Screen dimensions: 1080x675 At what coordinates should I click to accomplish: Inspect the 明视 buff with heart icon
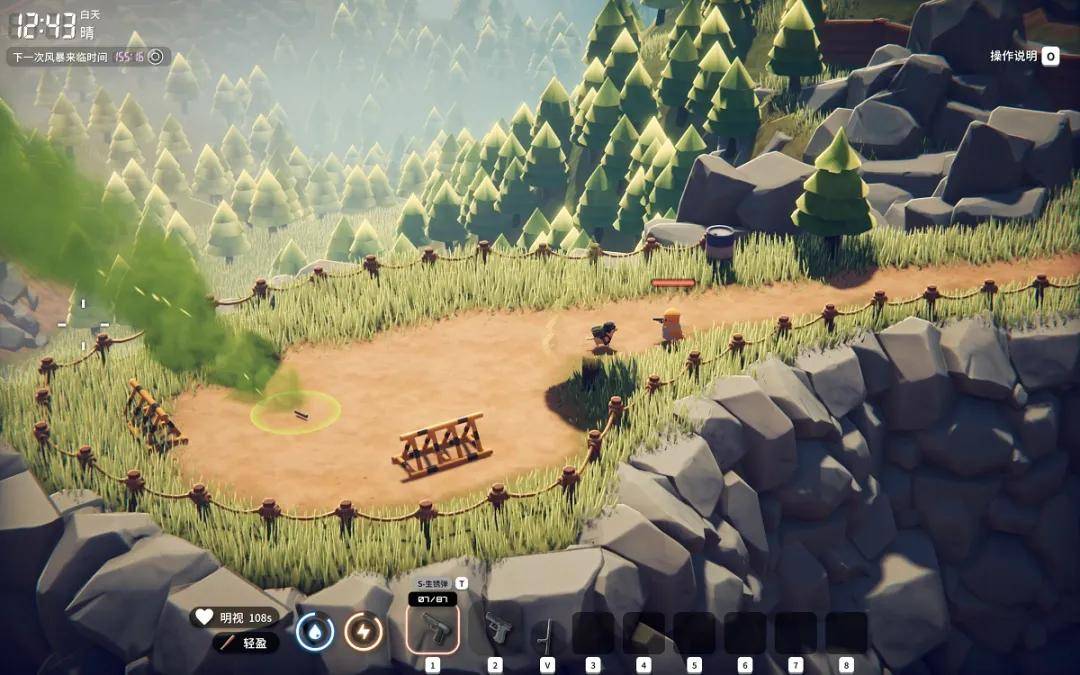click(x=234, y=617)
